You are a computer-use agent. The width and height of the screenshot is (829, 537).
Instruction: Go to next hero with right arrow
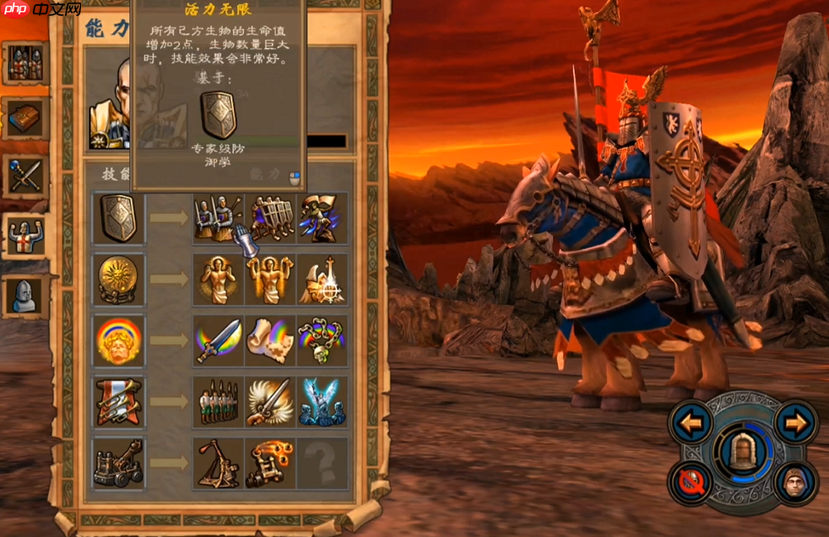click(796, 422)
